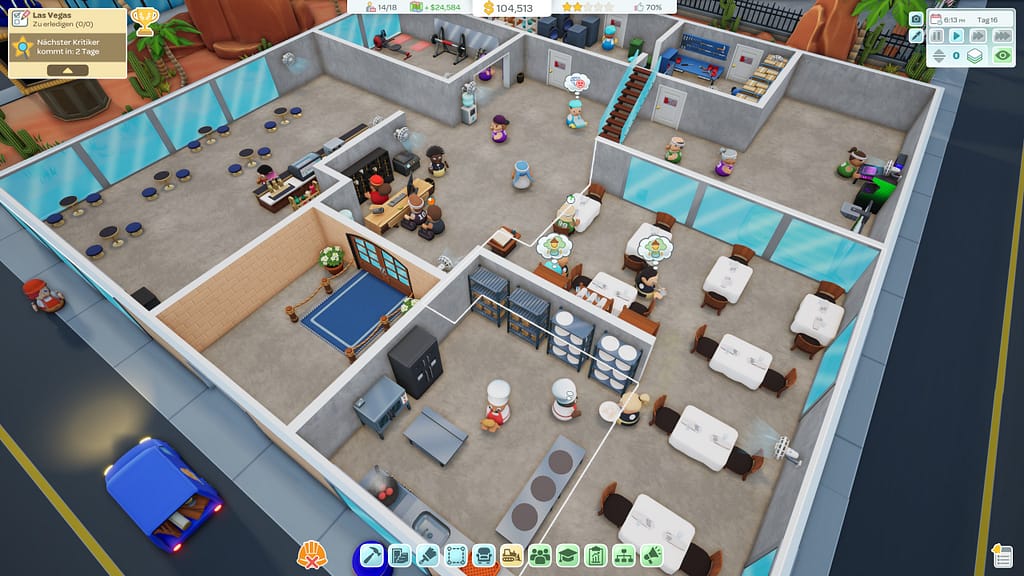1024x576 pixels.
Task: Click the orange hard hat icon
Action: point(311,555)
